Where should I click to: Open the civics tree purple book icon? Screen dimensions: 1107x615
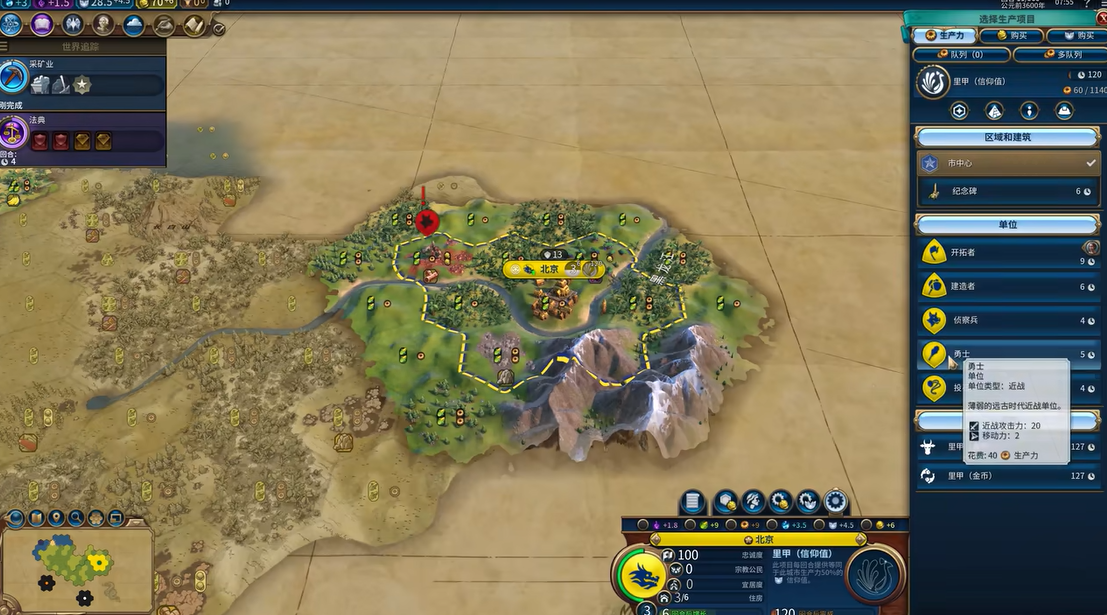point(43,24)
